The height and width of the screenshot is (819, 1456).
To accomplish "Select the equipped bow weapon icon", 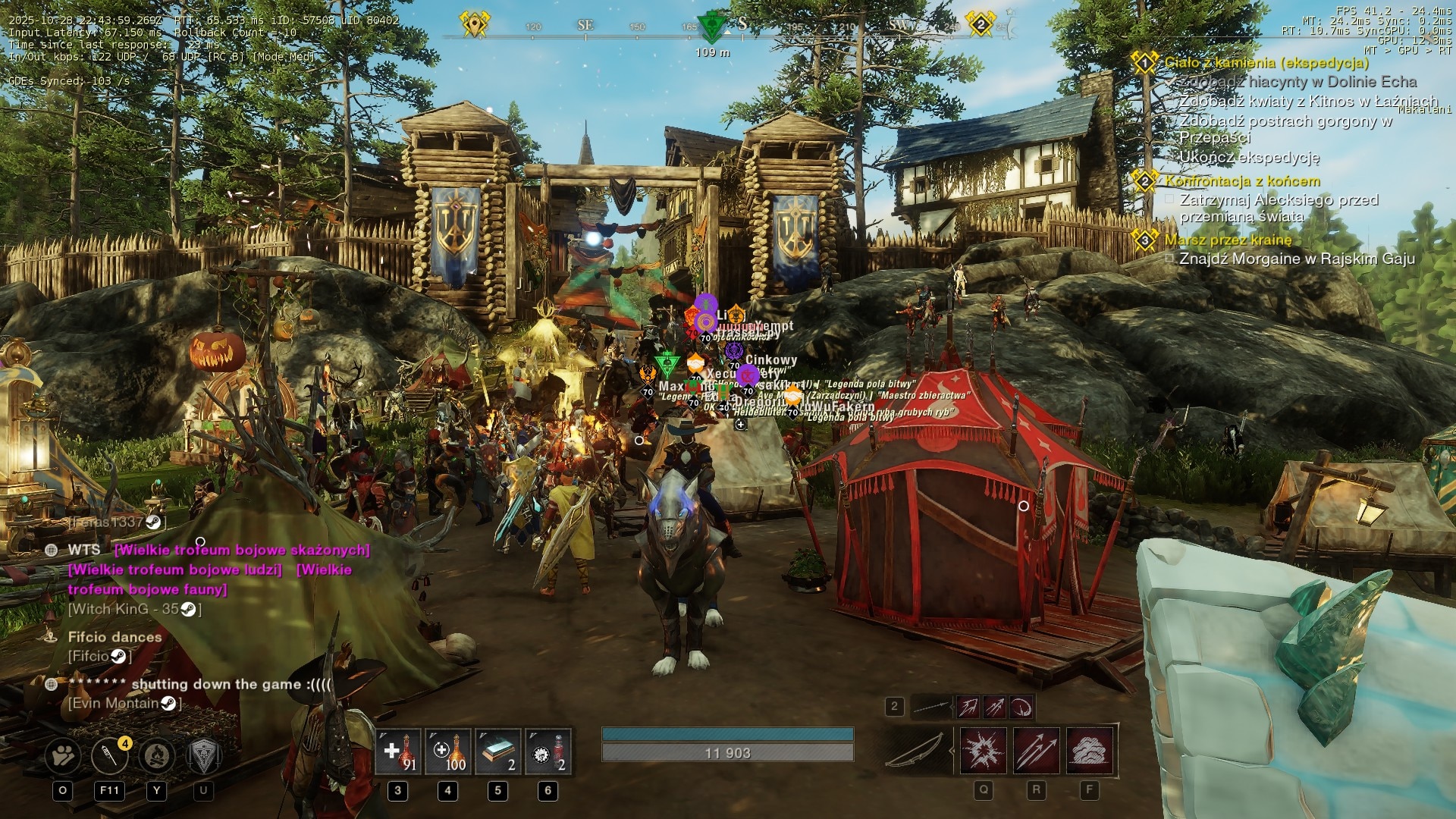I will (916, 750).
